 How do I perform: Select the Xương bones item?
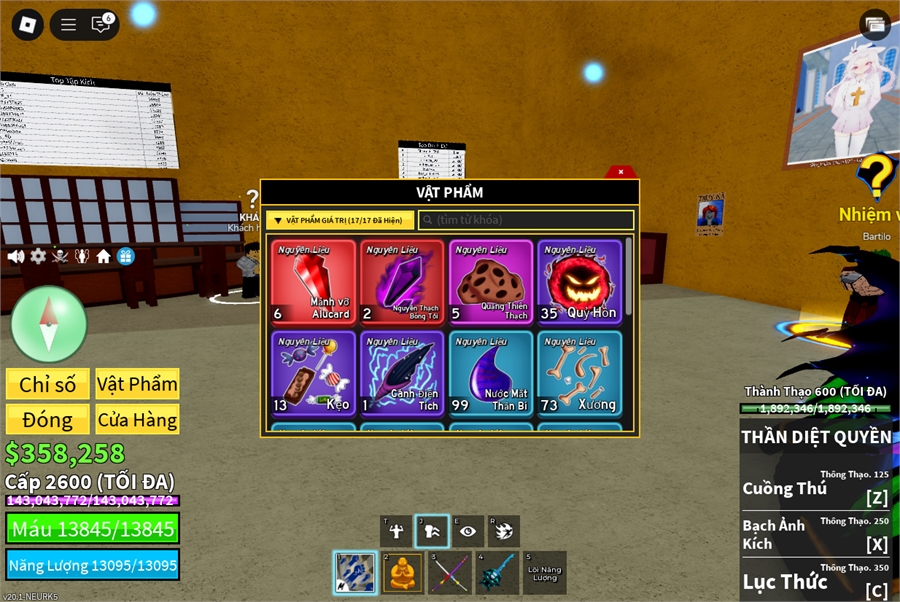(579, 374)
